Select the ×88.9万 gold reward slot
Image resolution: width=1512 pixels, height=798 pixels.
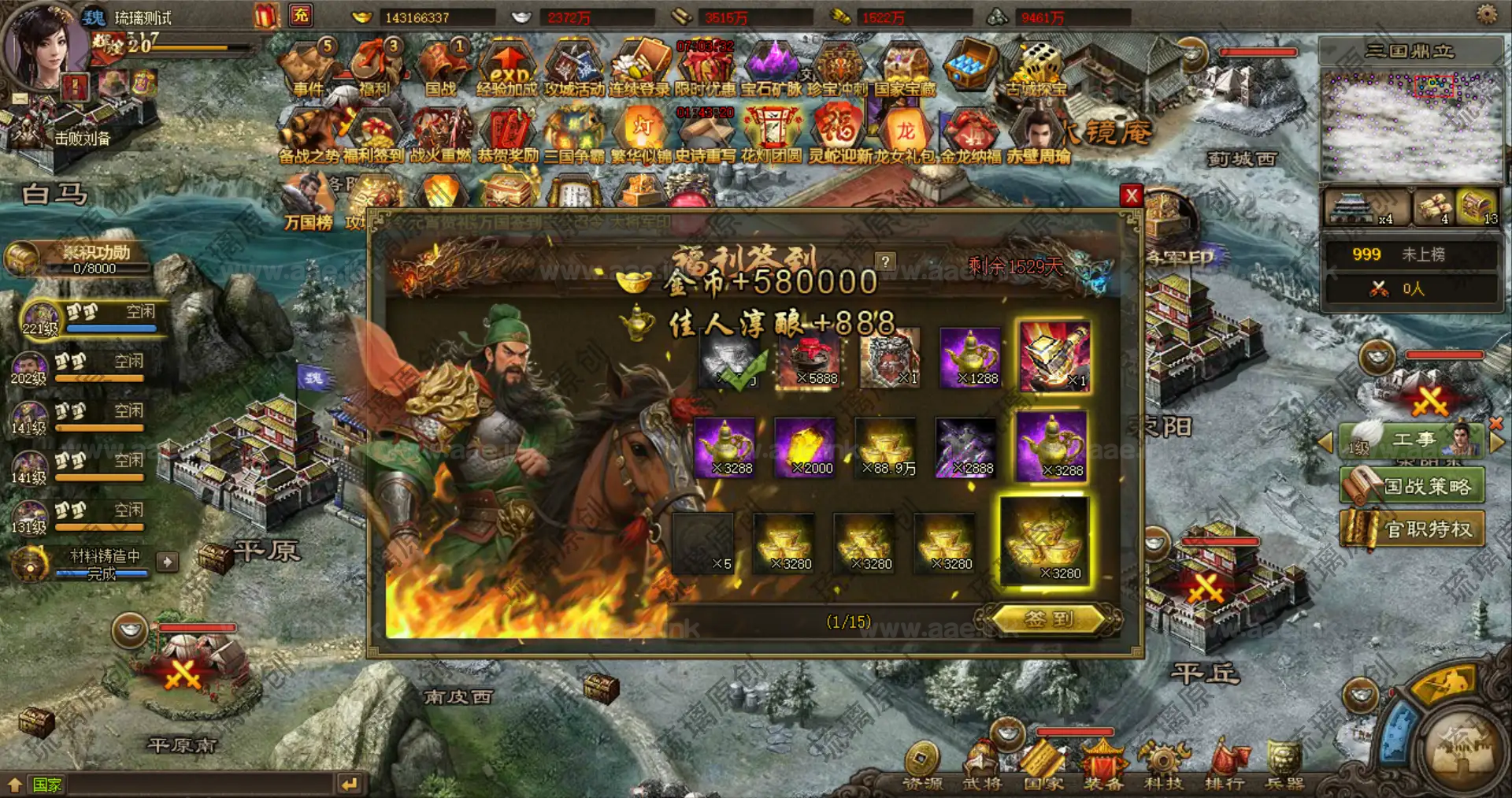pyautogui.click(x=887, y=449)
